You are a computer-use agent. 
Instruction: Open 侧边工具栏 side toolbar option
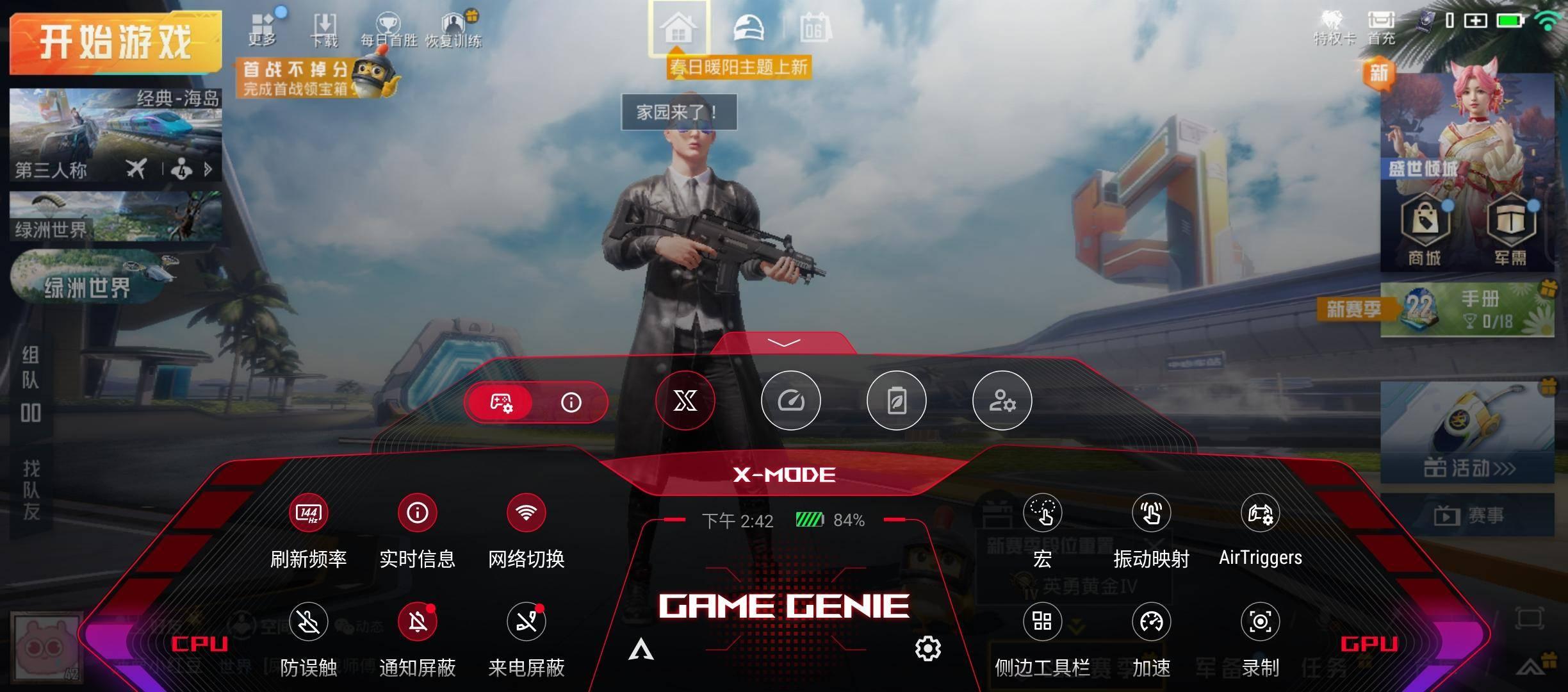point(1042,622)
